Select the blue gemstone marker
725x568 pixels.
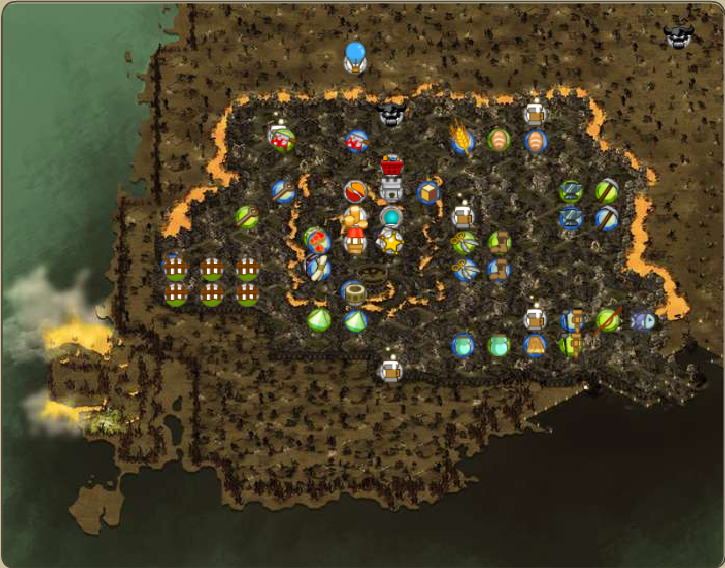click(x=355, y=321)
